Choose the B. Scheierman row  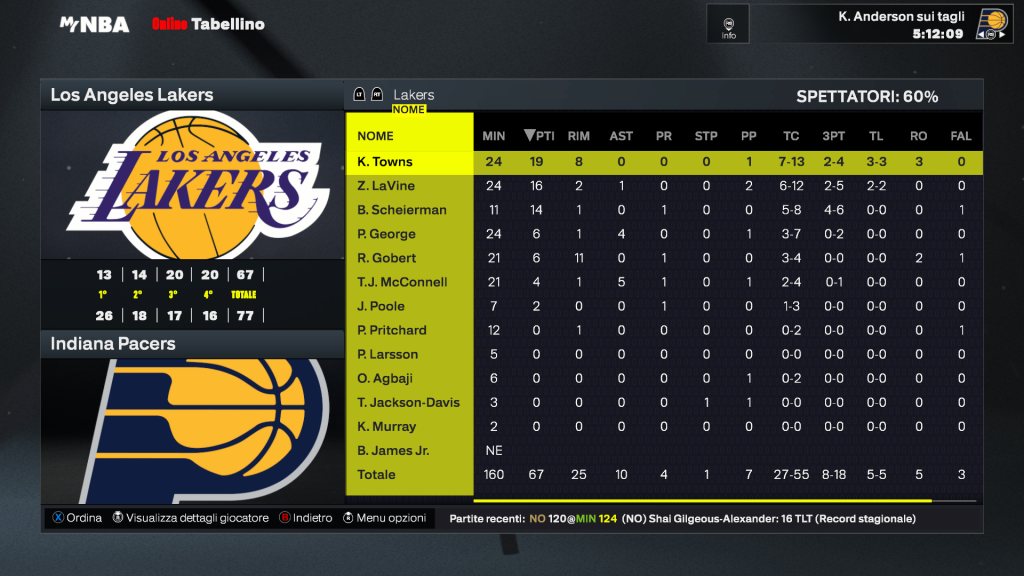[401, 210]
